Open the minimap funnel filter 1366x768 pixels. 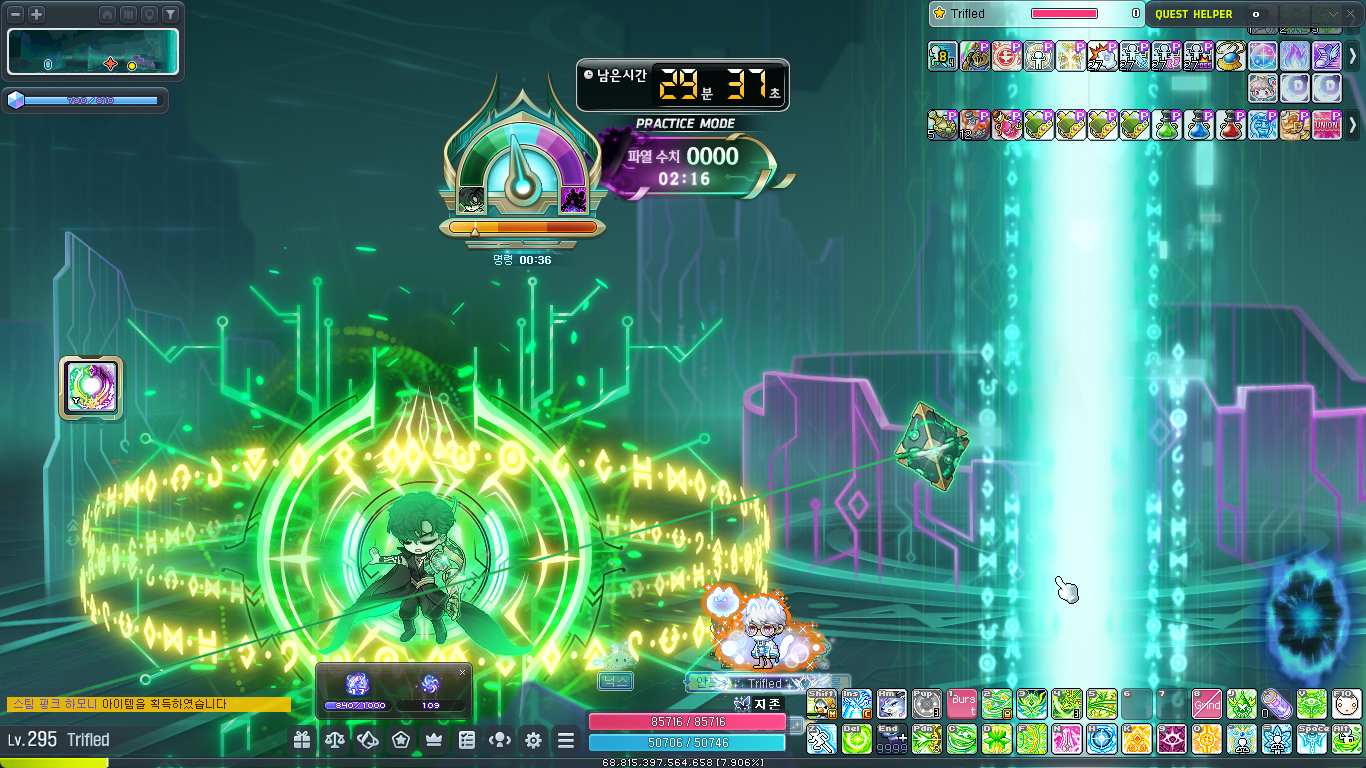(170, 14)
